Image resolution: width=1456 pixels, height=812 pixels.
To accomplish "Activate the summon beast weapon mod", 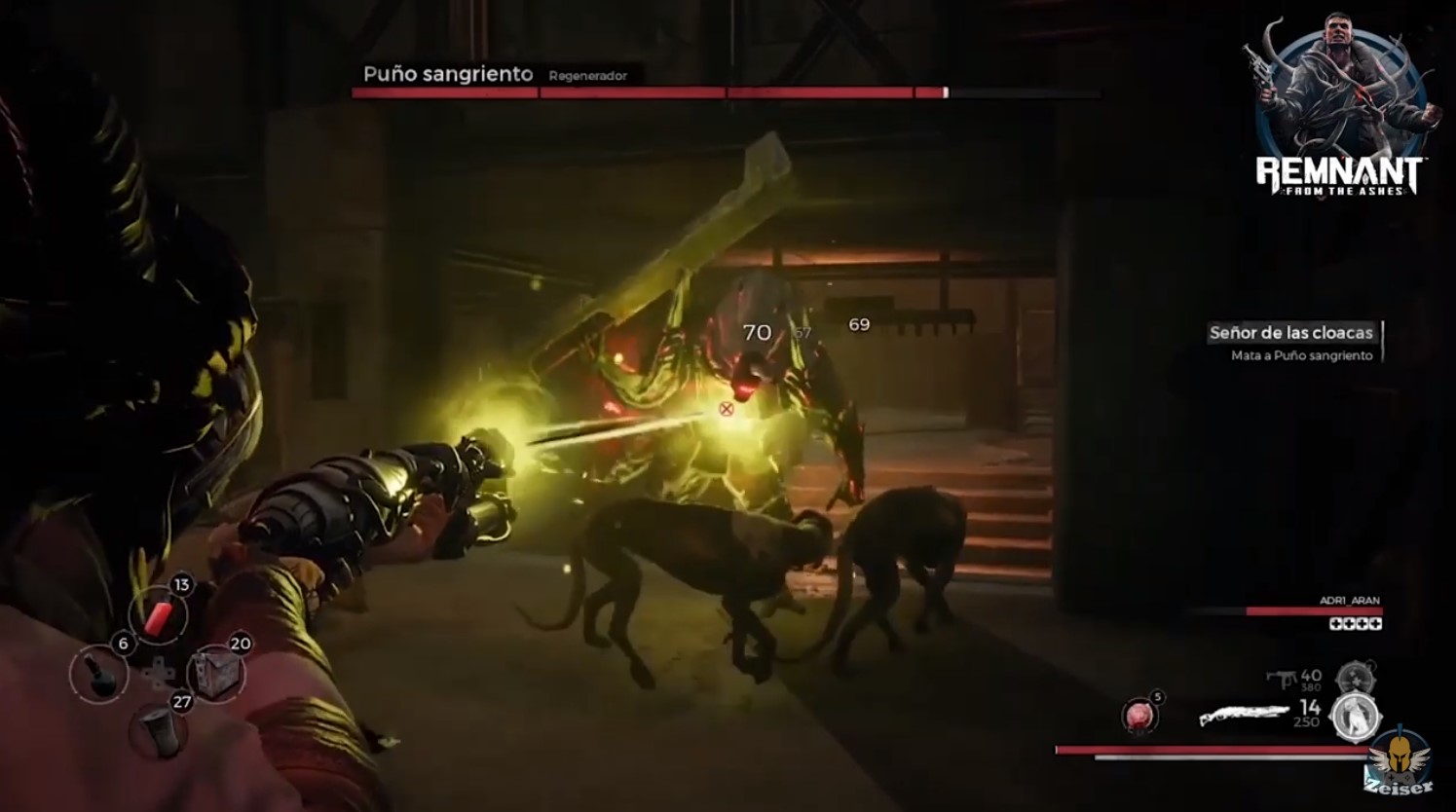I will point(1355,716).
